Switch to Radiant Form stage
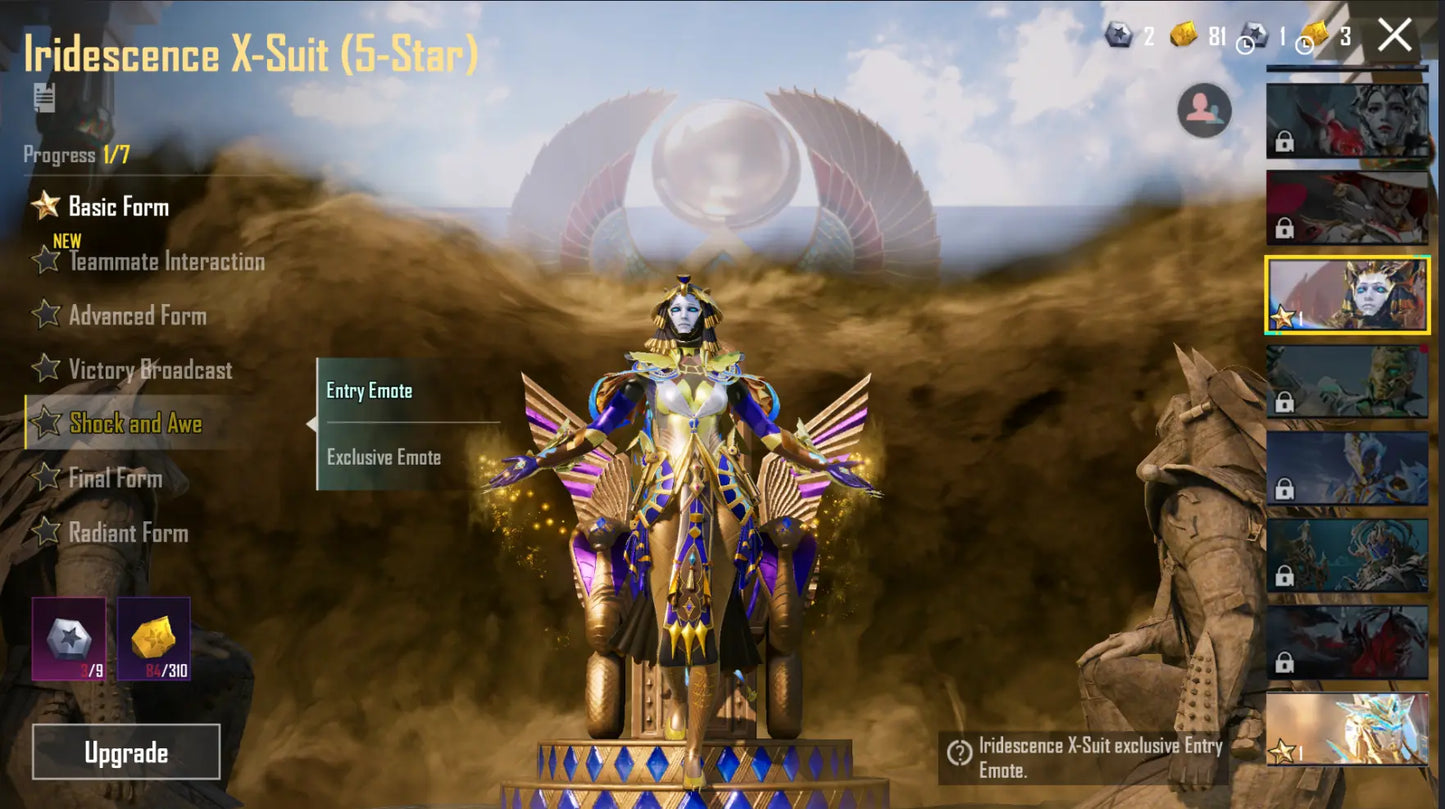 click(x=128, y=533)
